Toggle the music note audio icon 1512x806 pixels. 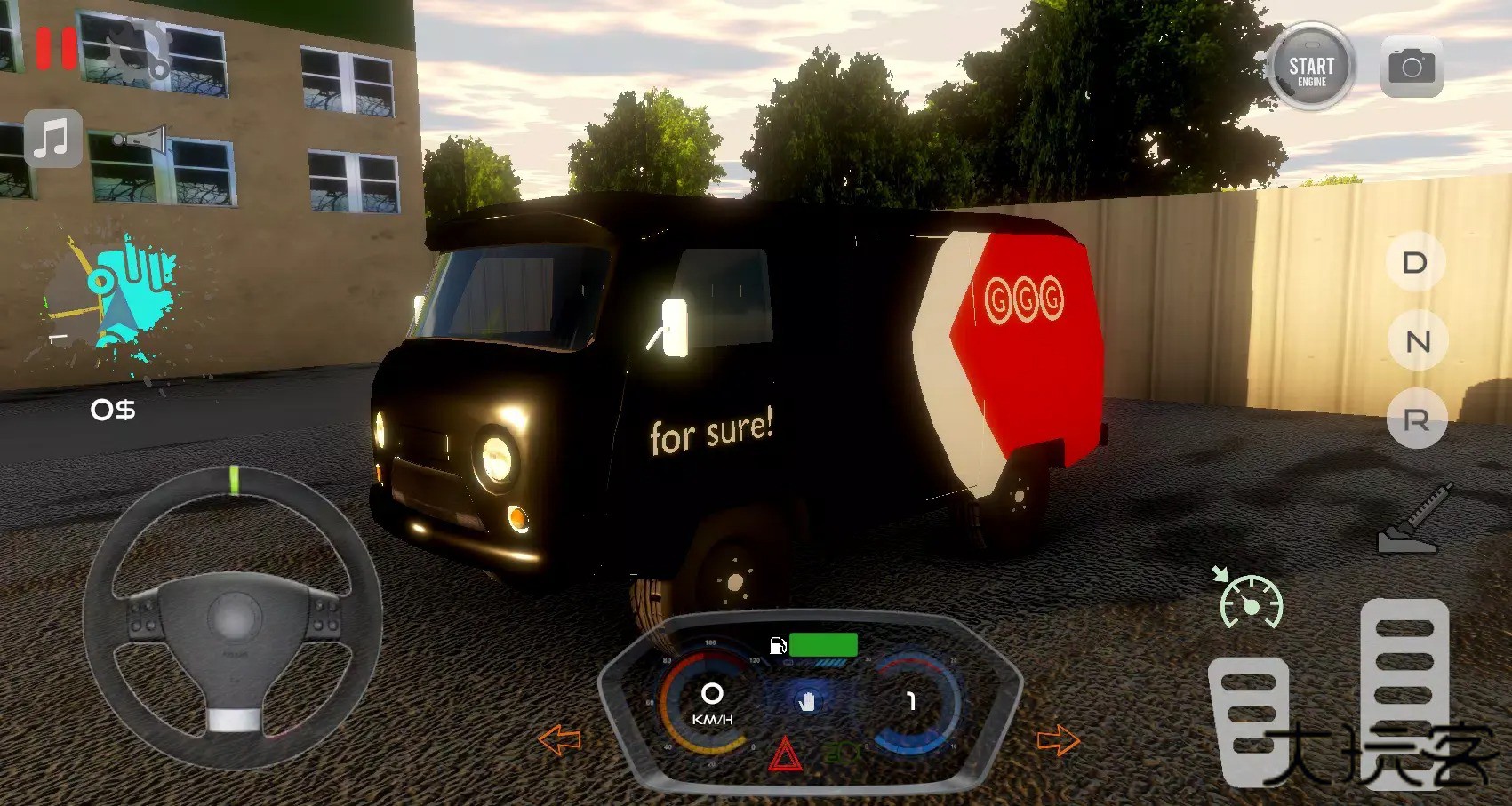[52, 140]
